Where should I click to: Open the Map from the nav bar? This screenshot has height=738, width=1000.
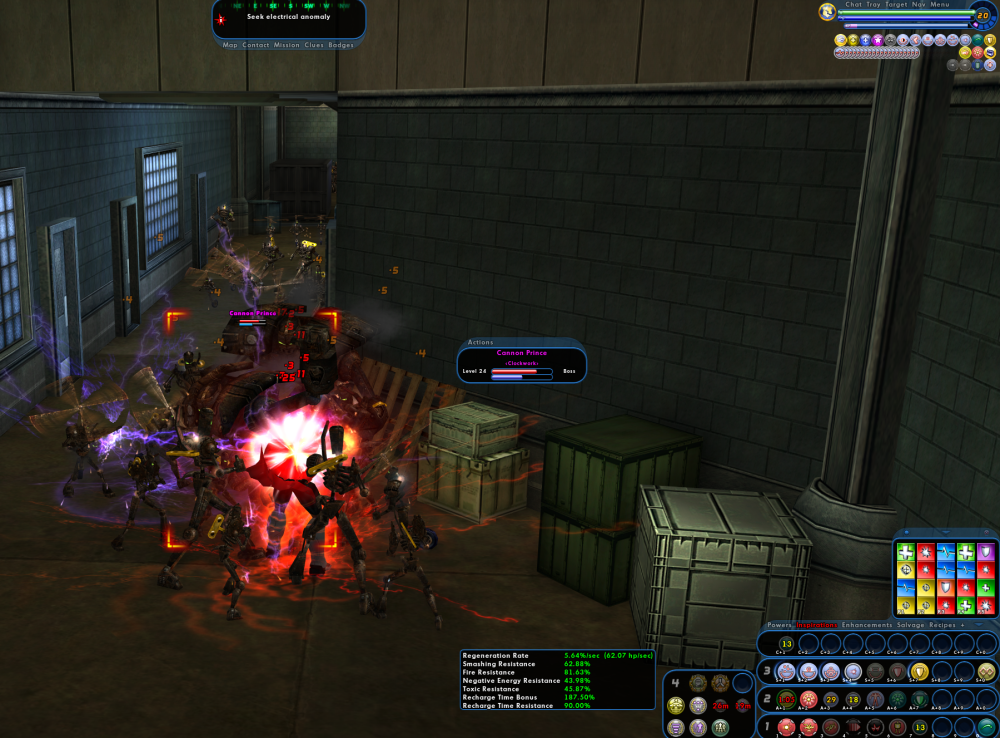click(x=230, y=45)
